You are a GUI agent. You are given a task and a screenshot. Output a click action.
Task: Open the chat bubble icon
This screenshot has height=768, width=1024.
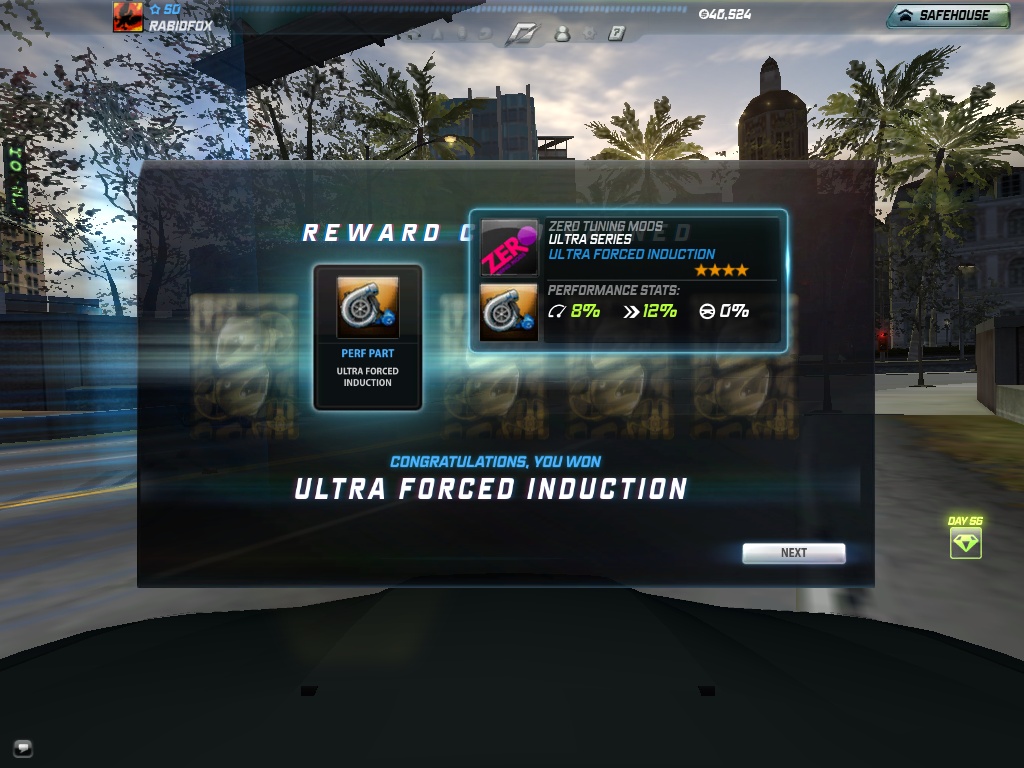click(22, 747)
